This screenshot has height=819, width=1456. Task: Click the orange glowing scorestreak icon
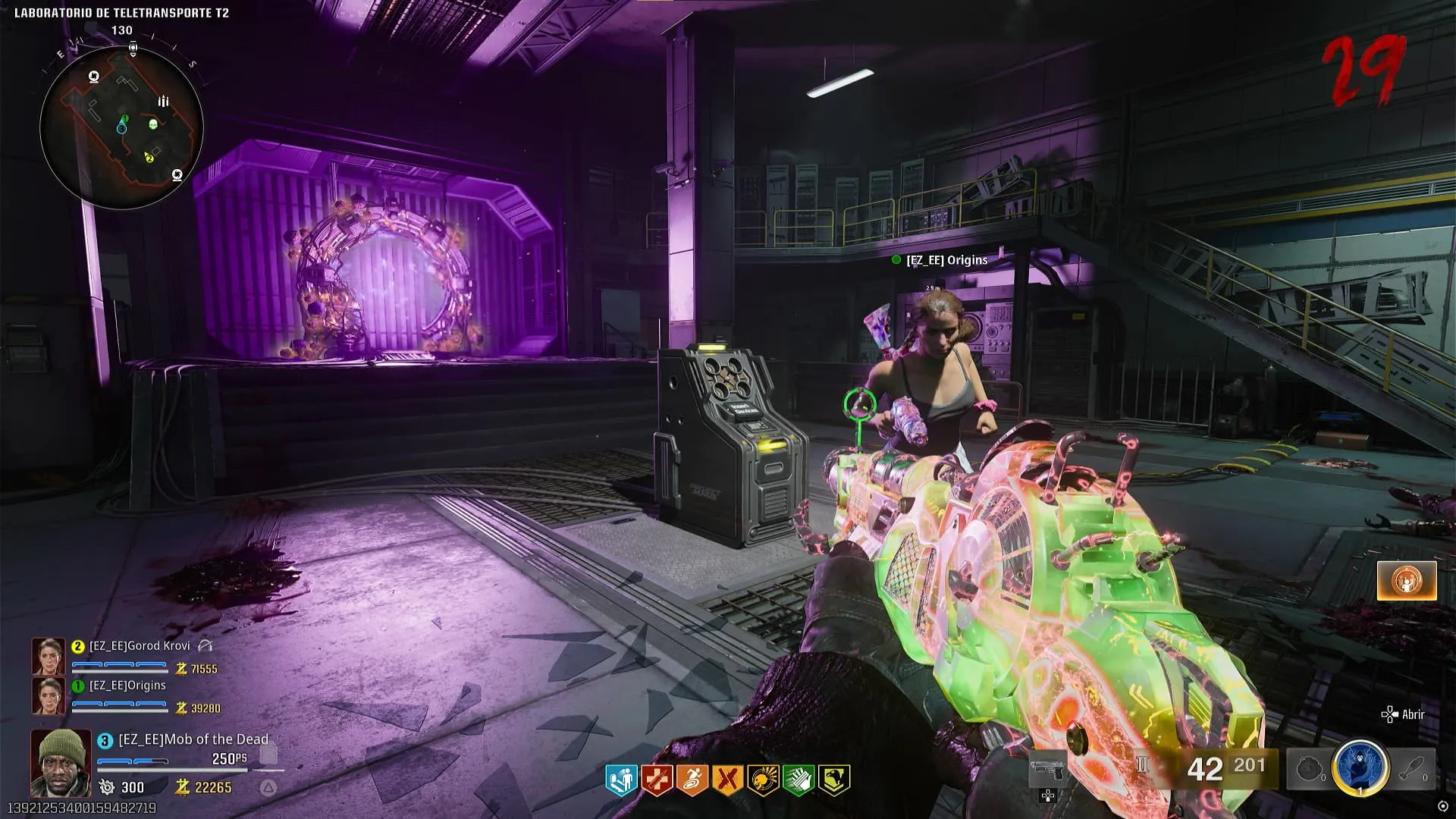(1407, 581)
